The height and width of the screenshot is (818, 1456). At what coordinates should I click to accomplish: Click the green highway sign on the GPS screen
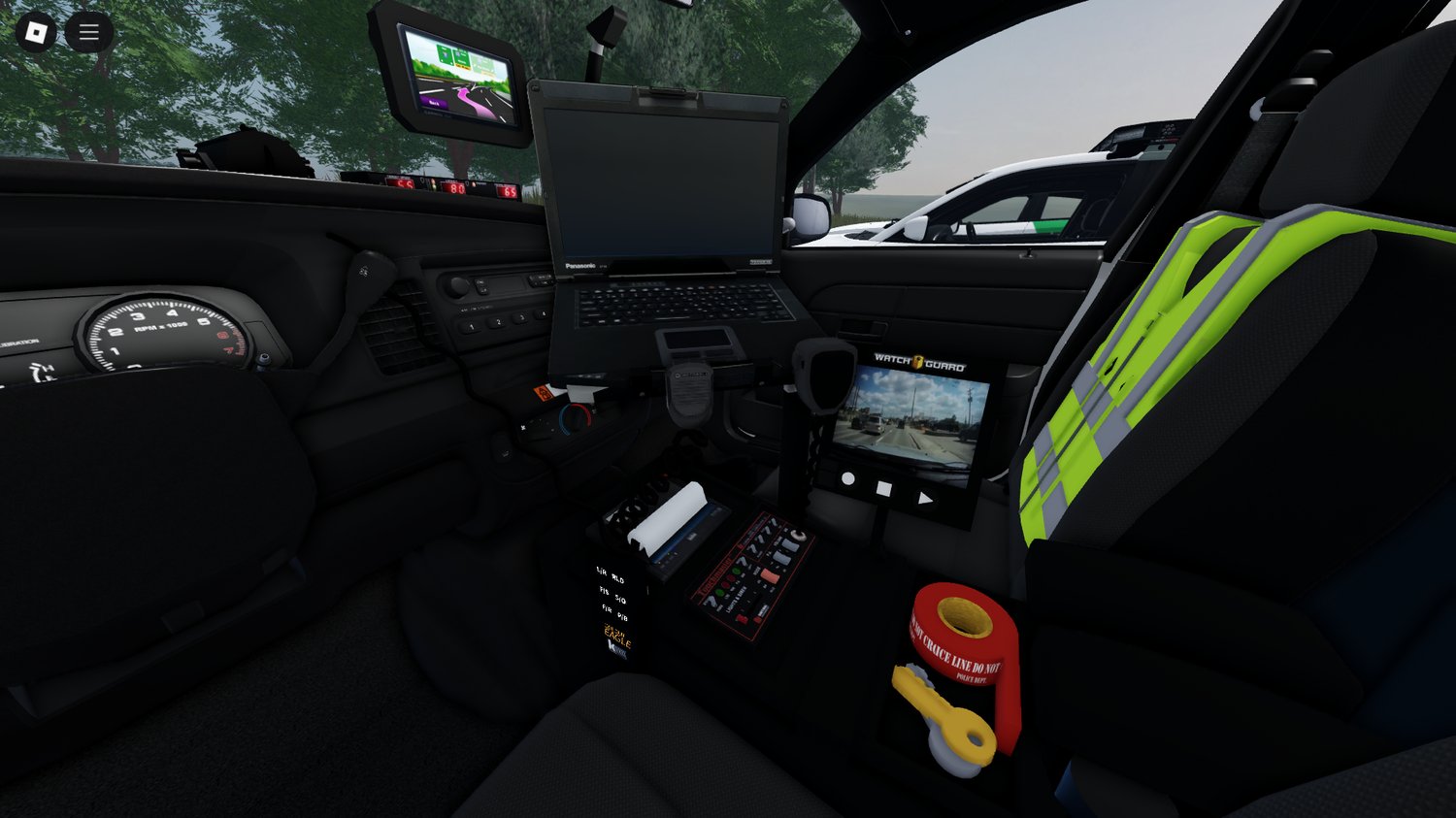(445, 53)
